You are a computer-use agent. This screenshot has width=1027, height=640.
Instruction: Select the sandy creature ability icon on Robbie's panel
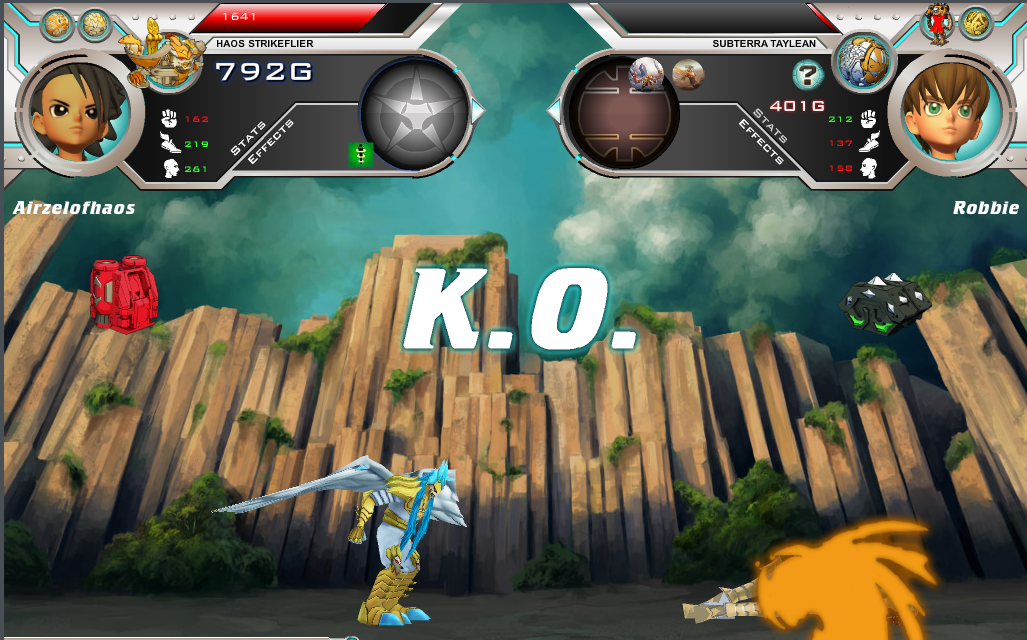pyautogui.click(x=688, y=73)
